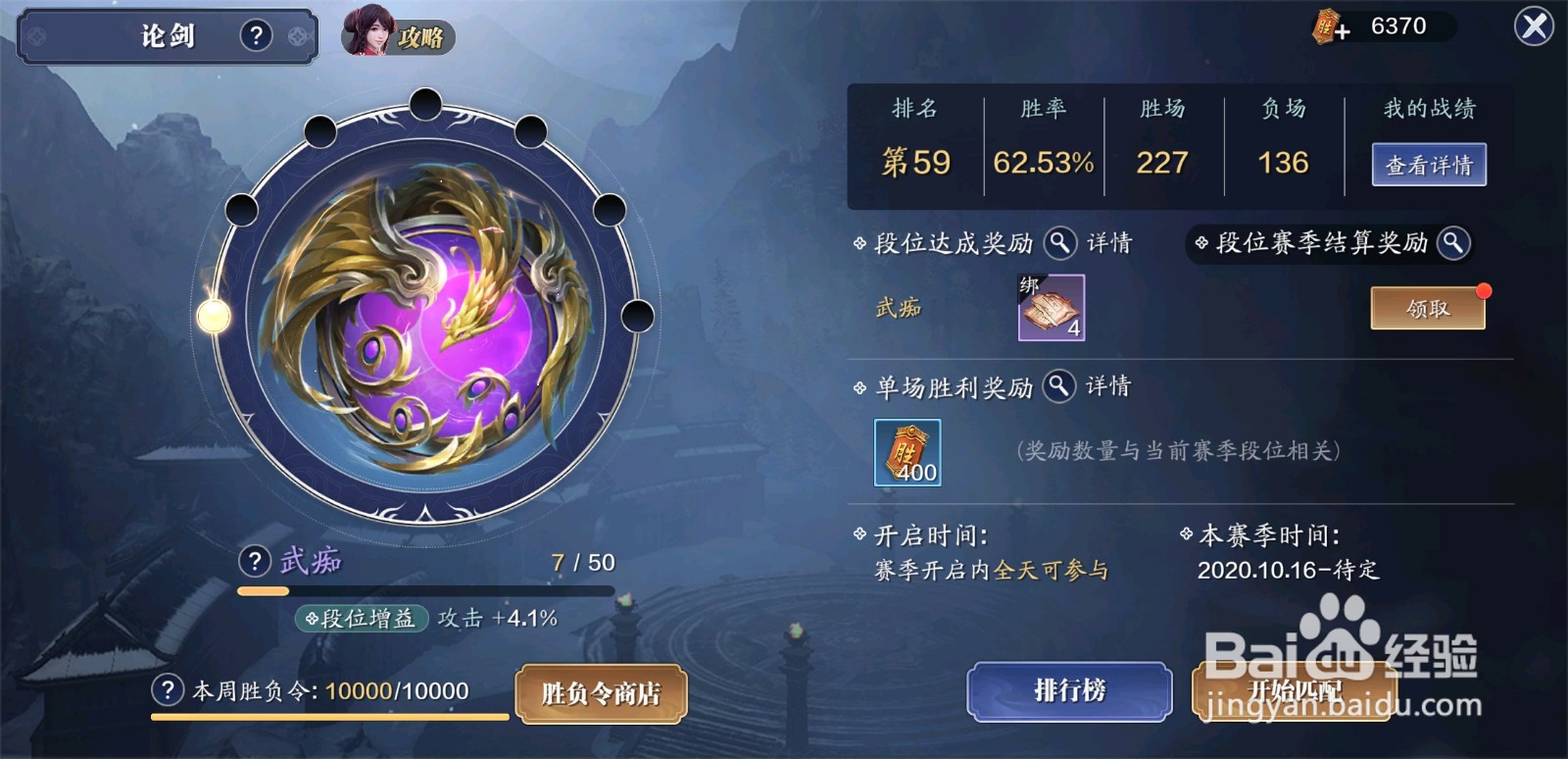1568x759 pixels.
Task: Open 查看详情 under 我的战绩
Action: (x=1428, y=165)
